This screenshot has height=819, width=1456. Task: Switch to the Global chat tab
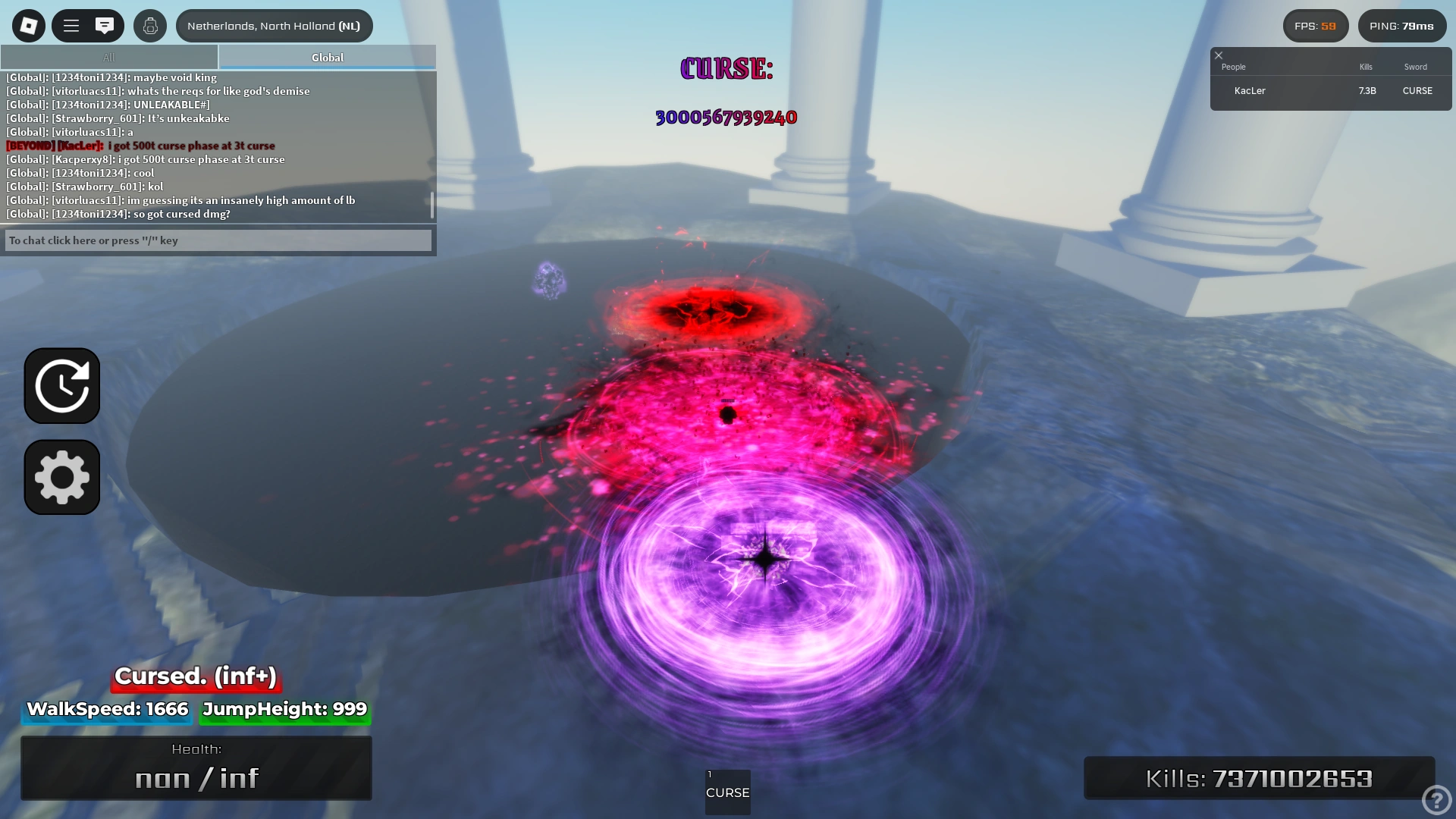(x=326, y=57)
